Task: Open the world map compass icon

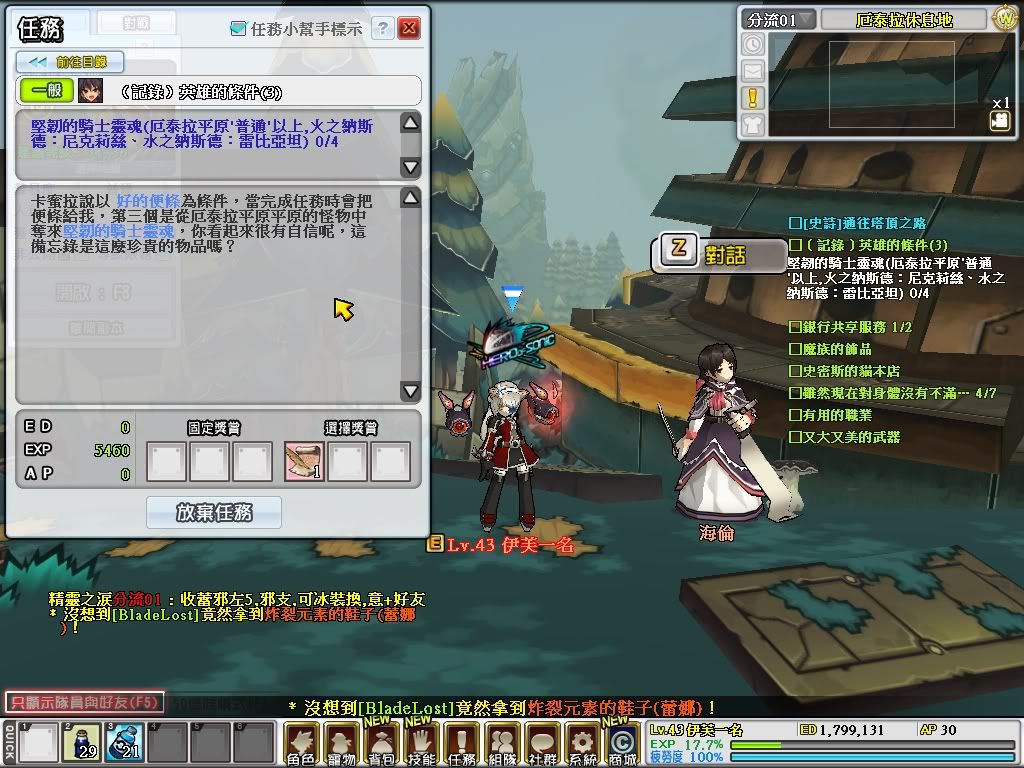Action: pos(1005,19)
